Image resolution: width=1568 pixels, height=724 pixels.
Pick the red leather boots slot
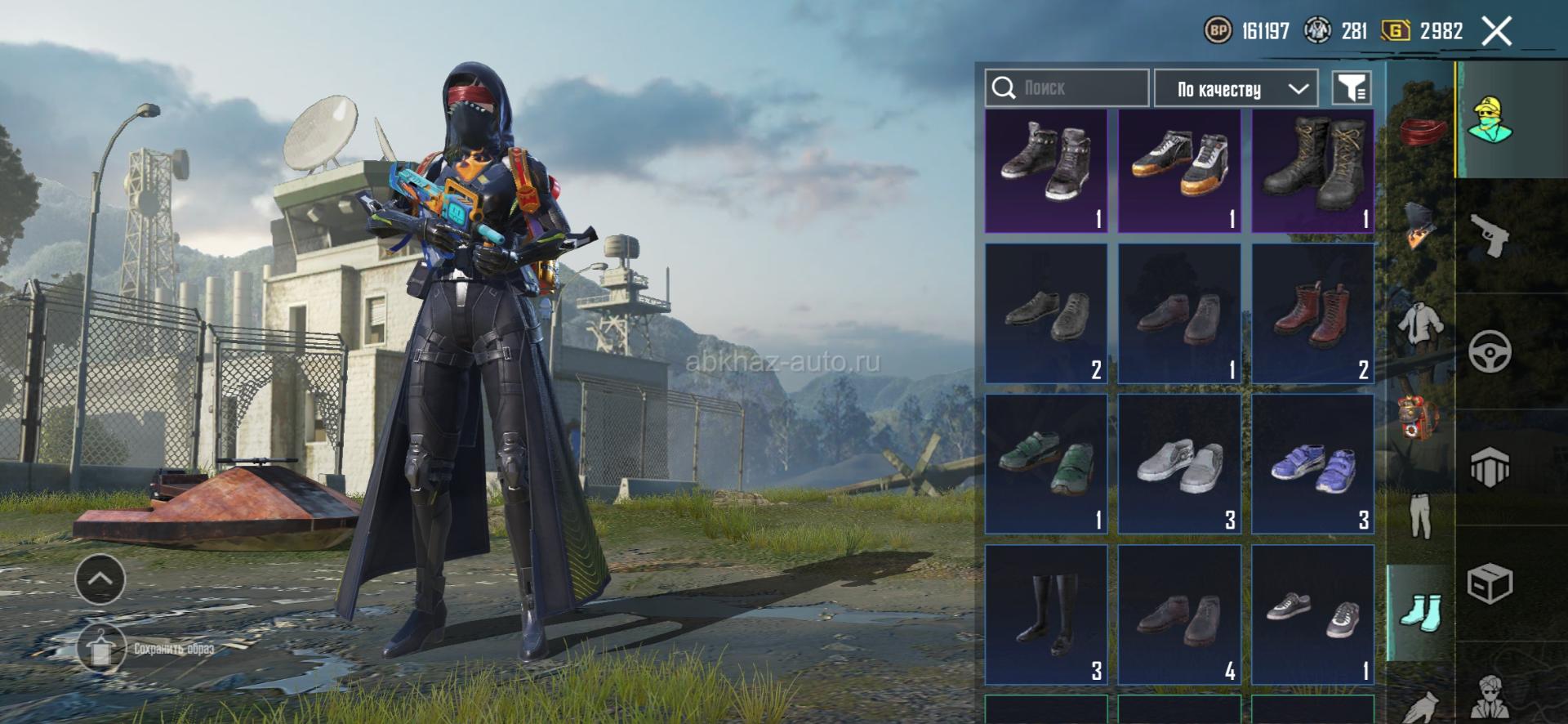[x=1312, y=314]
